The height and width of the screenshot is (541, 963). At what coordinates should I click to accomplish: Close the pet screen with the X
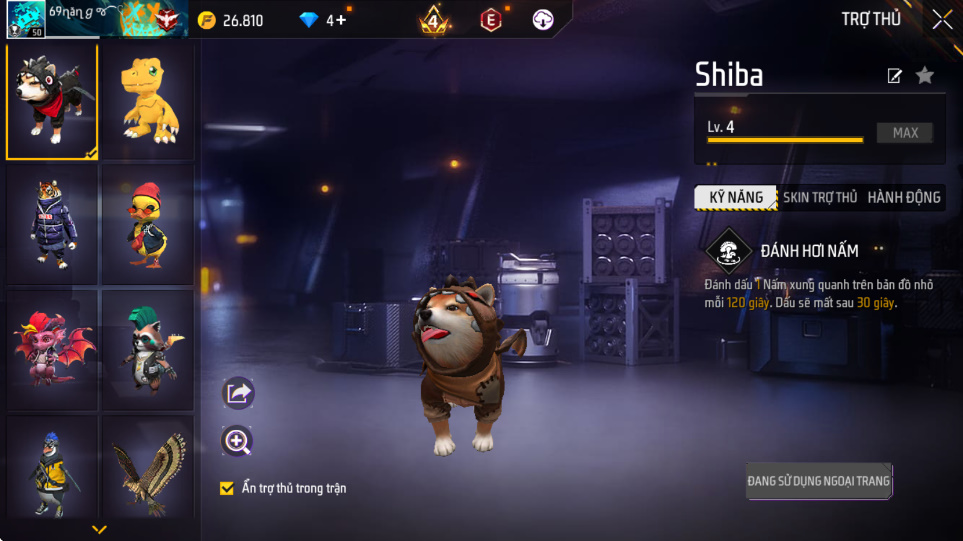[942, 19]
